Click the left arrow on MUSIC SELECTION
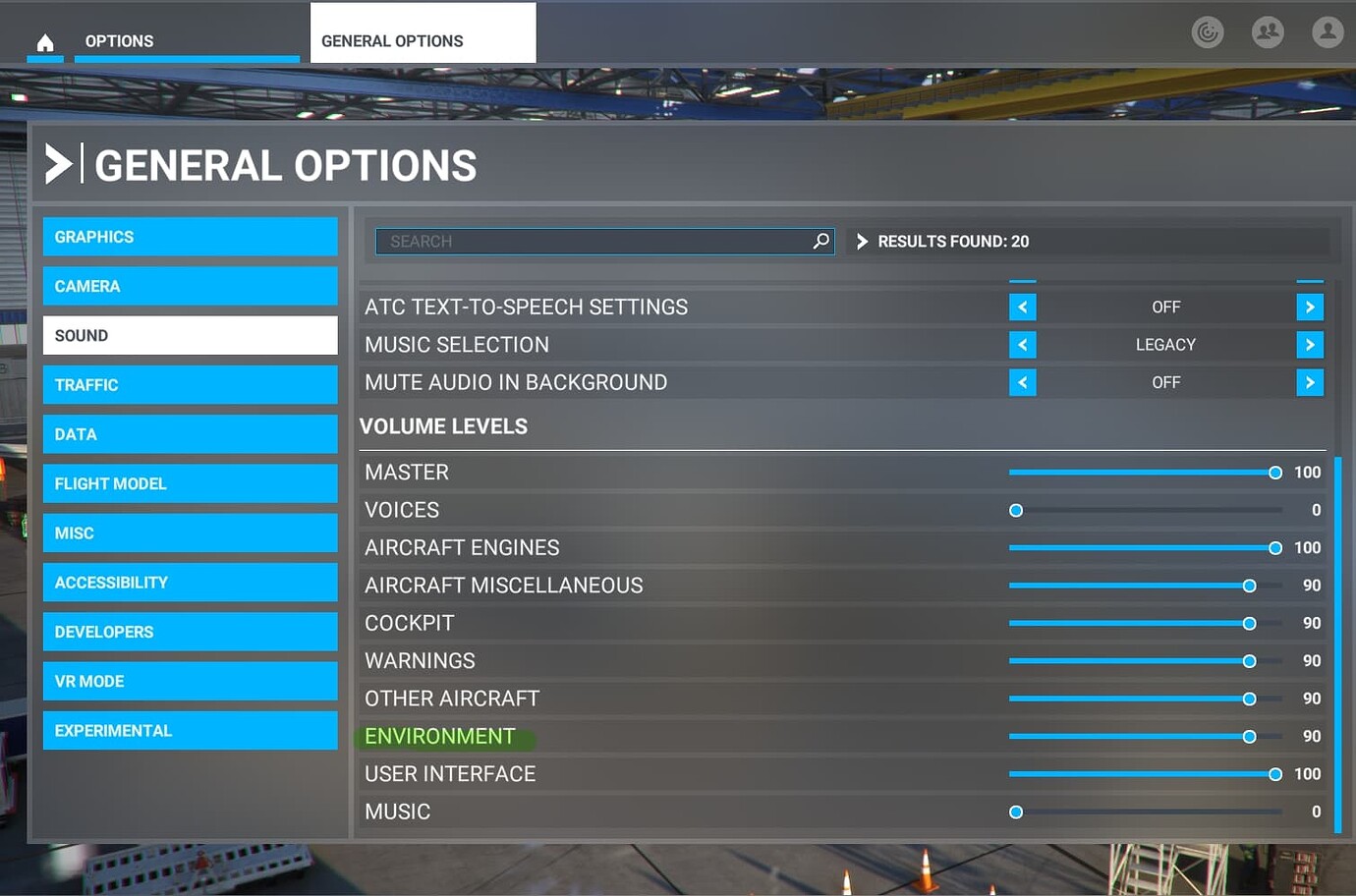The height and width of the screenshot is (896, 1356). tap(1022, 344)
